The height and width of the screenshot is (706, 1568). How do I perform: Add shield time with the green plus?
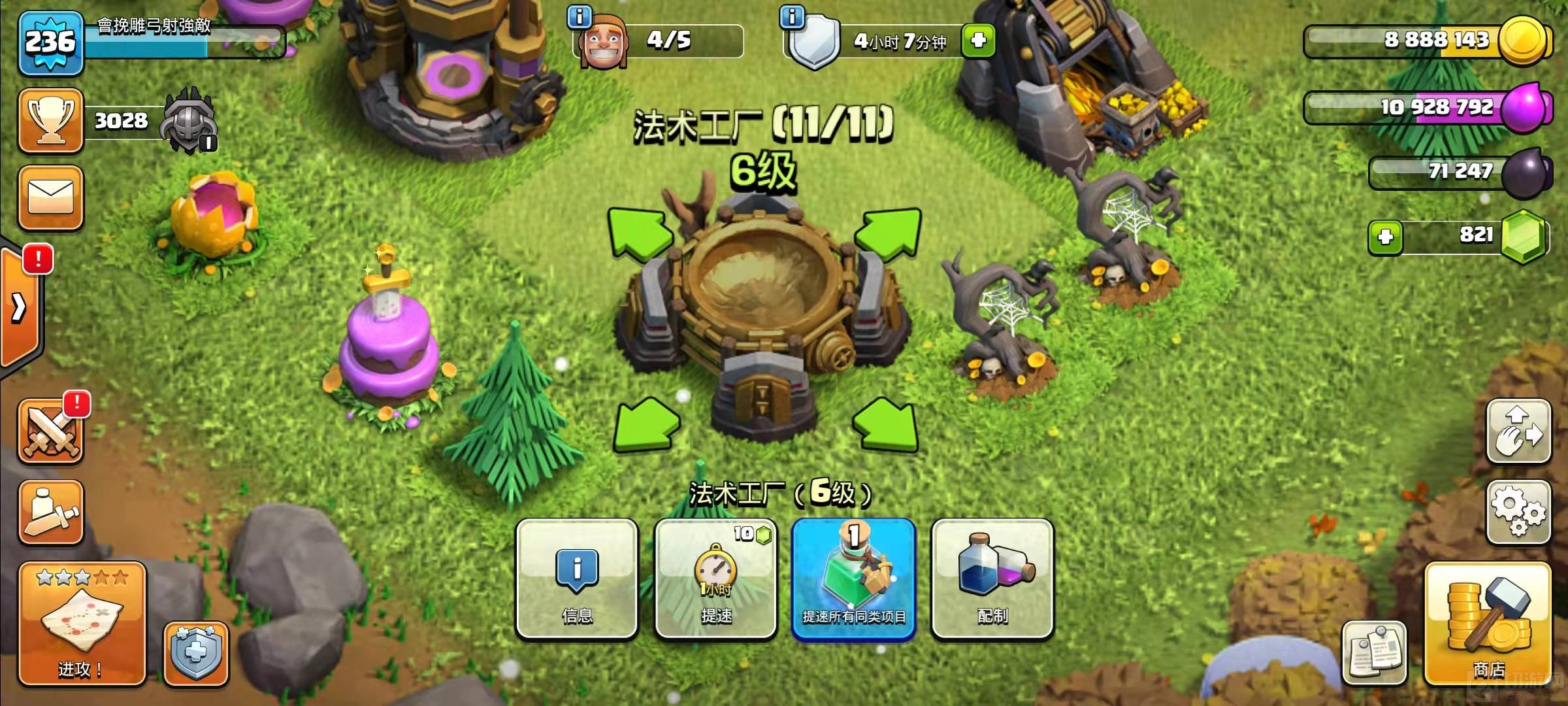[978, 41]
